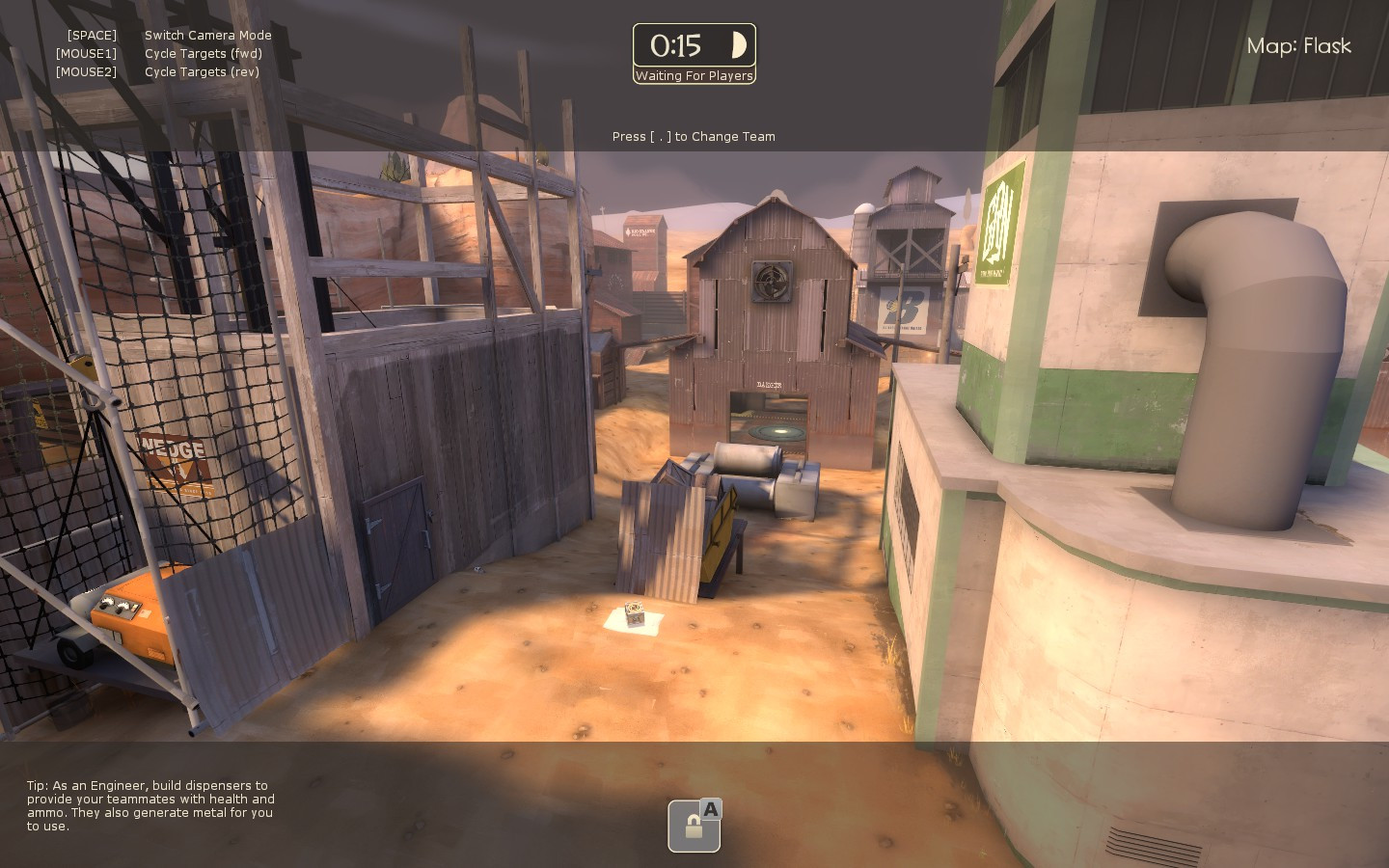Click the 0:15 countdown timer display

678,44
